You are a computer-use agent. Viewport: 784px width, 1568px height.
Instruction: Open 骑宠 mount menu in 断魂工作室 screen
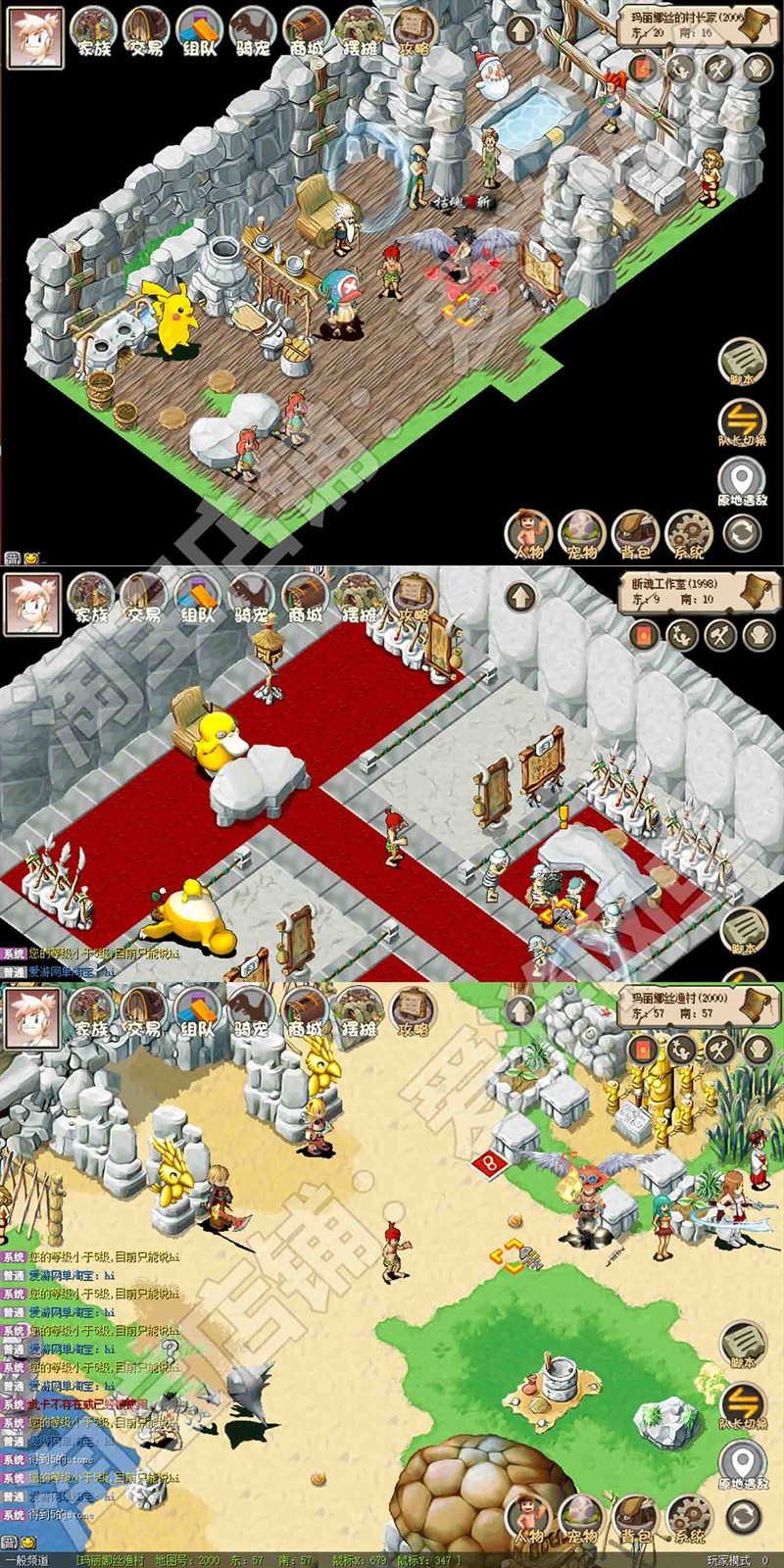(x=251, y=599)
